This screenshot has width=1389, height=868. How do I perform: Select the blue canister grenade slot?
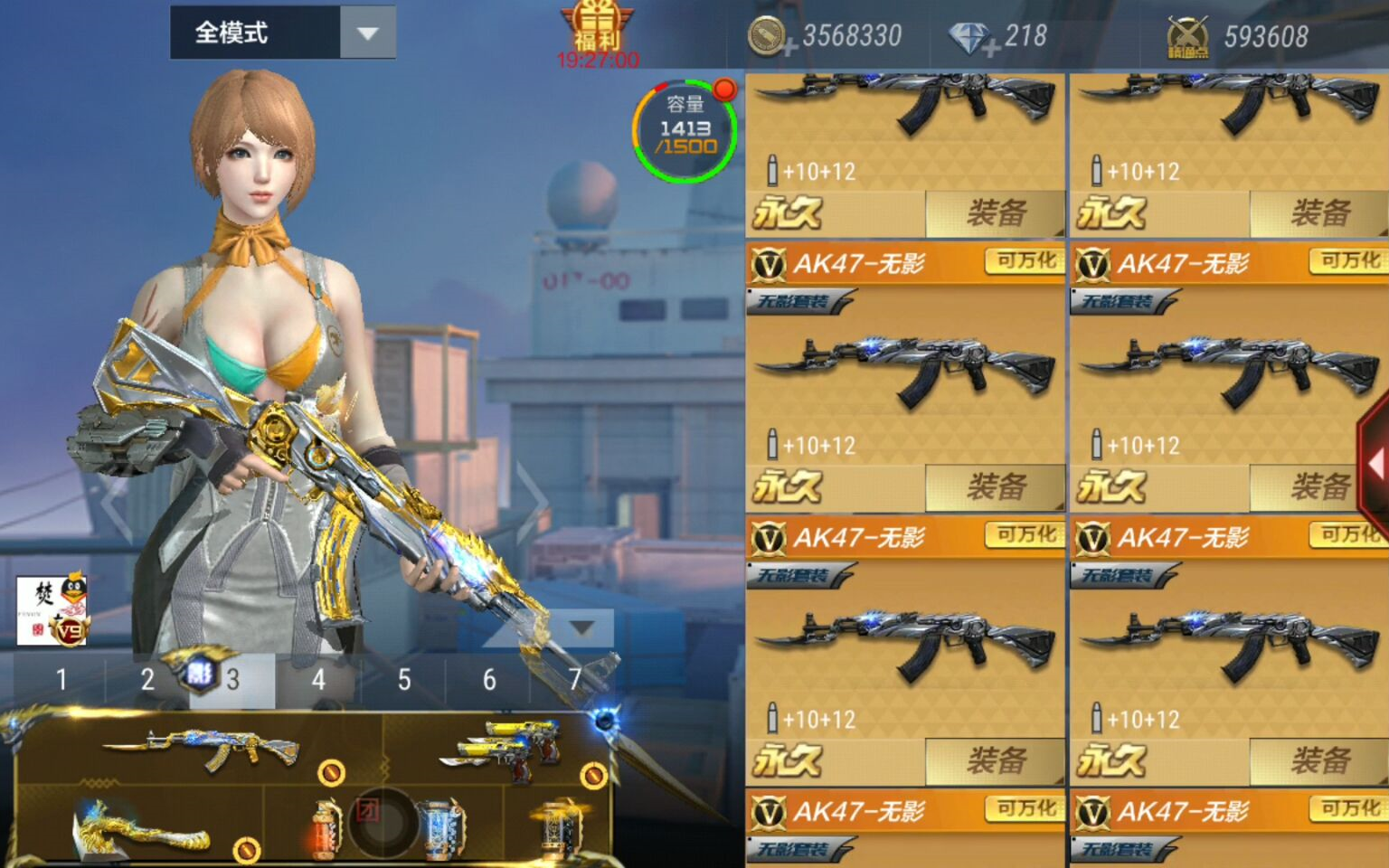pyautogui.click(x=442, y=827)
